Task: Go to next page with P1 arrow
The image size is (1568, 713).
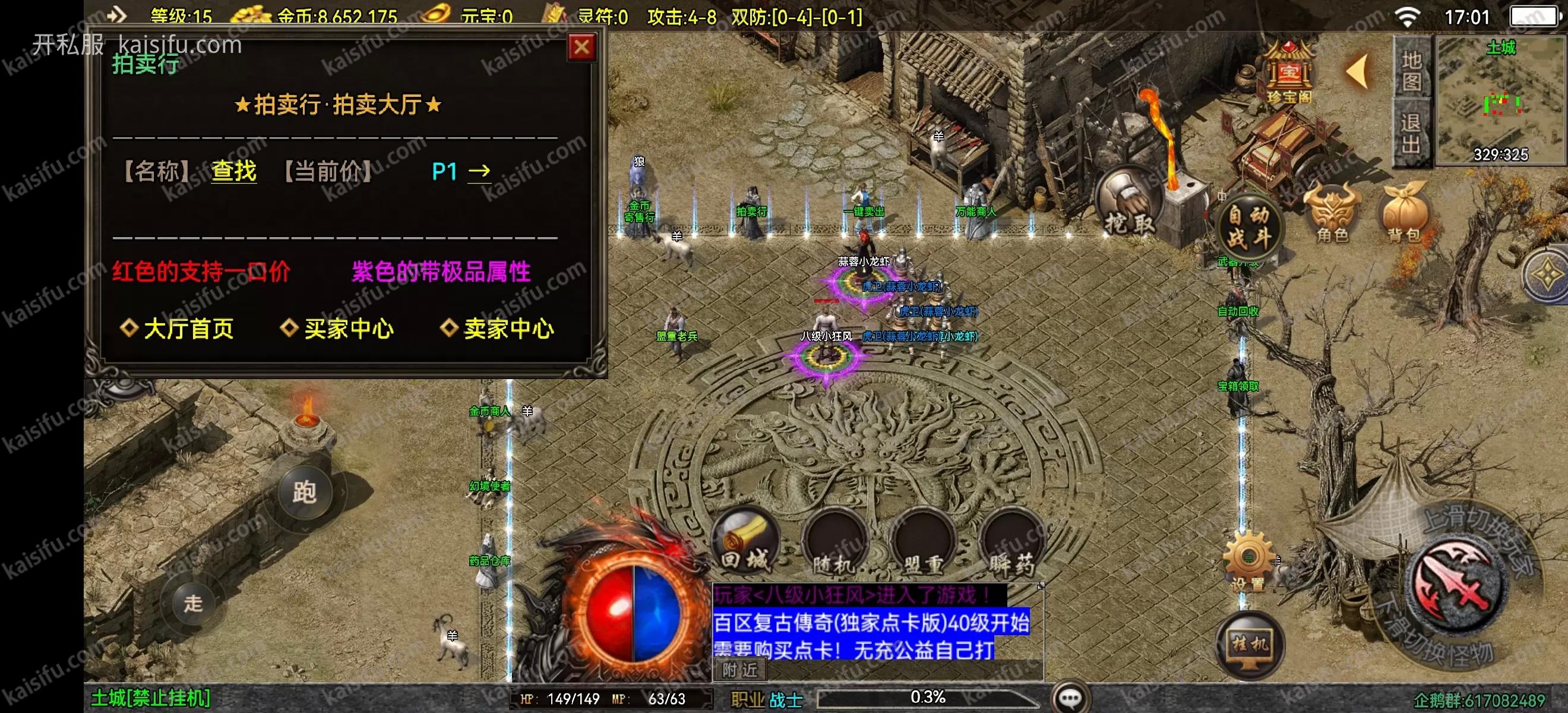Action: point(479,172)
